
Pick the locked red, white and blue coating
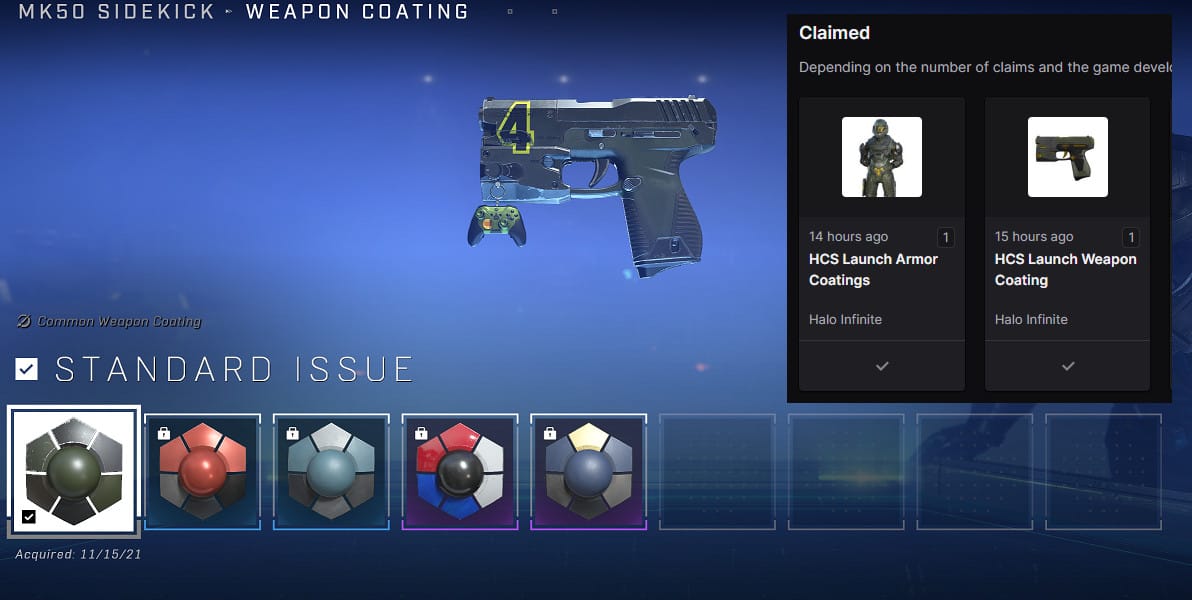[460, 471]
